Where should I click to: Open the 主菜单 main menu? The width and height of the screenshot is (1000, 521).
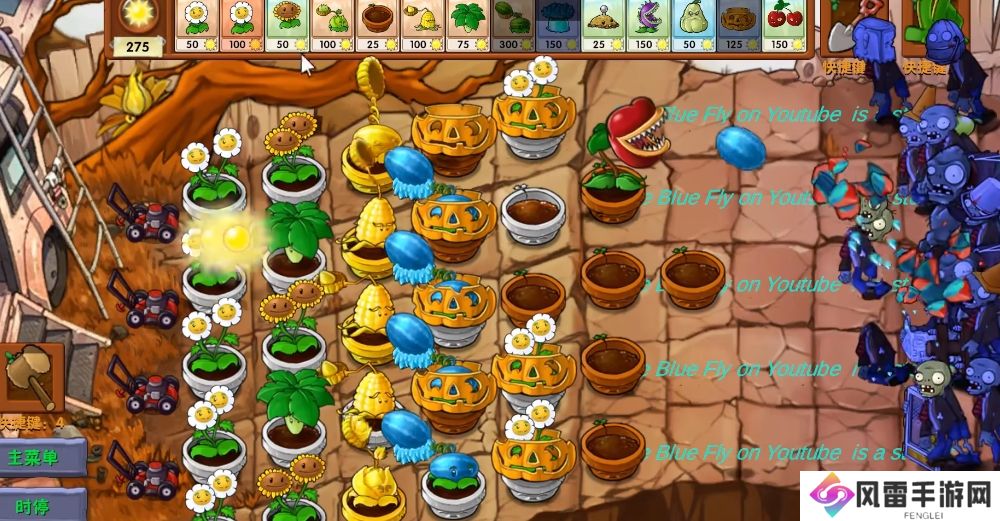(x=35, y=459)
